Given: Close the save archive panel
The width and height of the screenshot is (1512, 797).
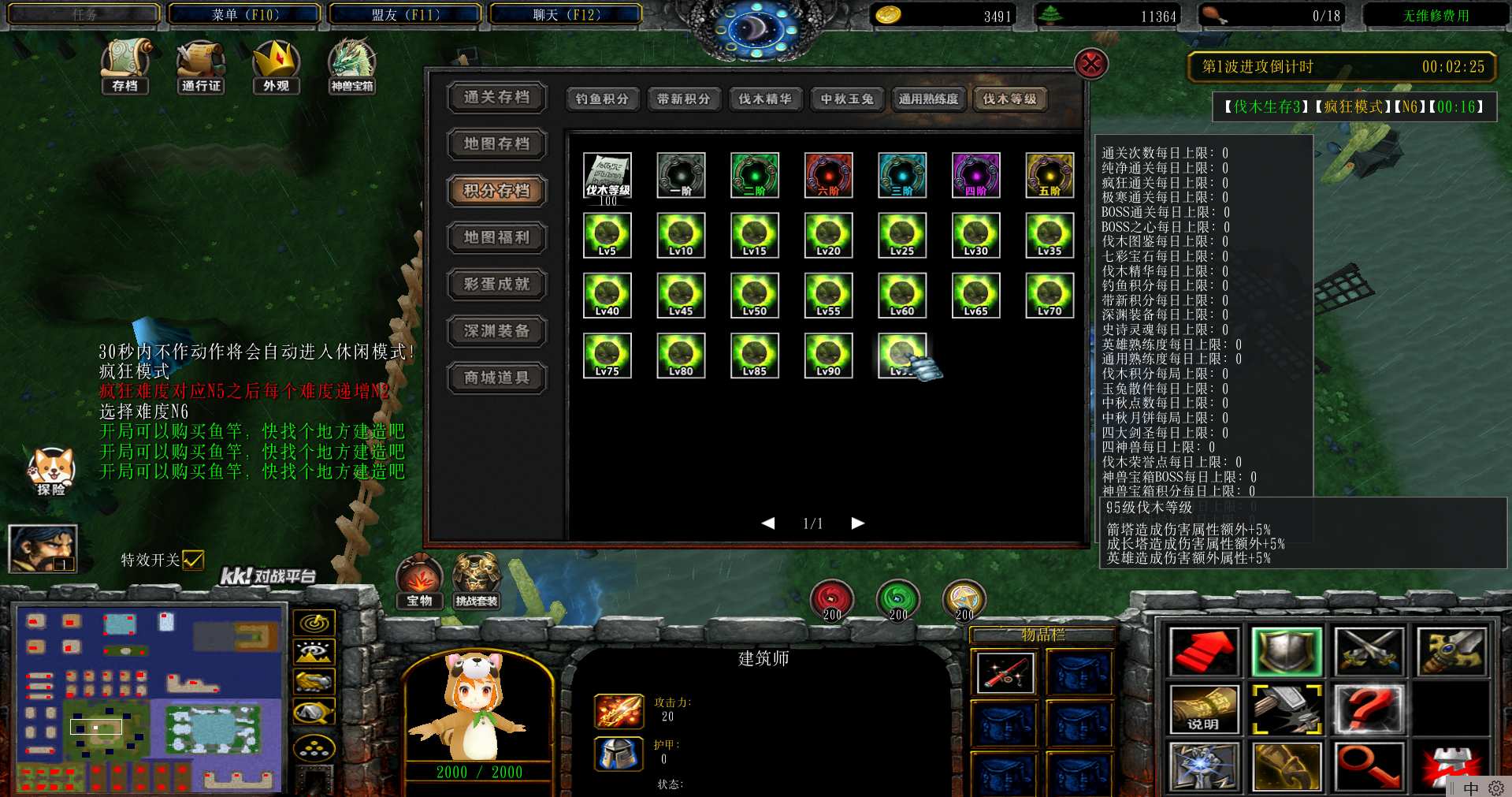Looking at the screenshot, I should 1091,64.
